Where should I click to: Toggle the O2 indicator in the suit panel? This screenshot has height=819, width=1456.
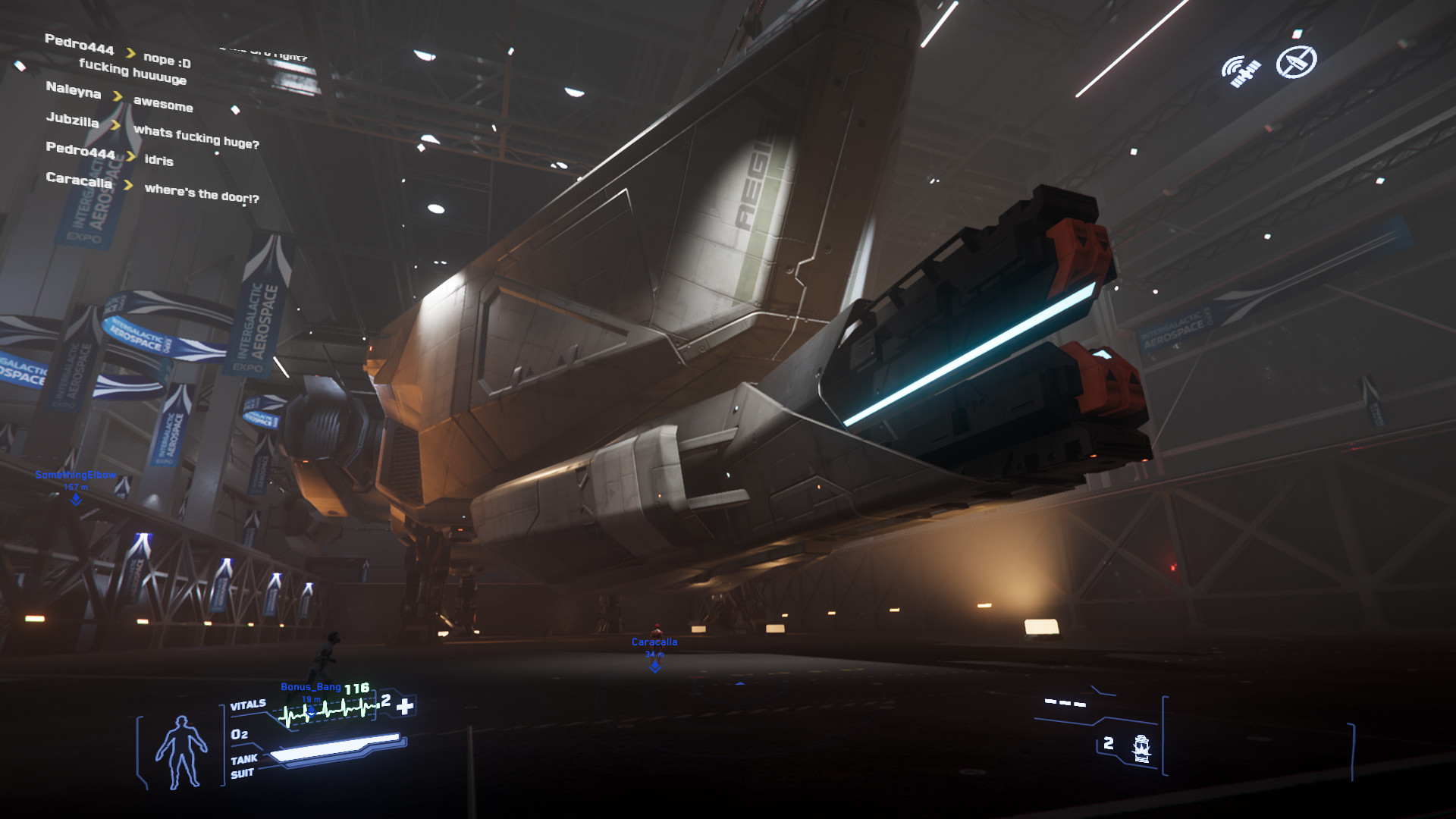click(x=239, y=735)
